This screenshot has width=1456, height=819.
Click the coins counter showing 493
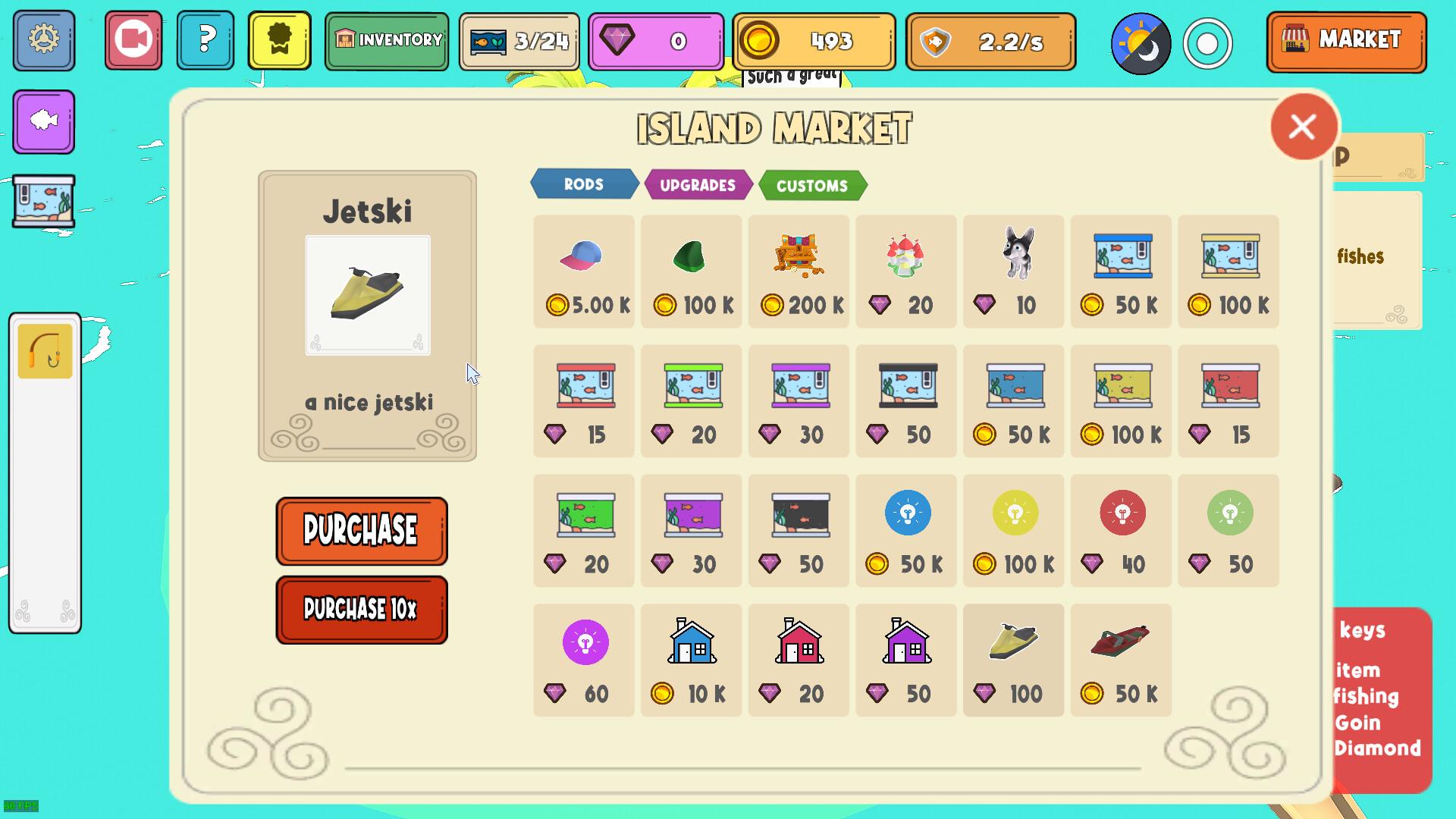pyautogui.click(x=813, y=42)
